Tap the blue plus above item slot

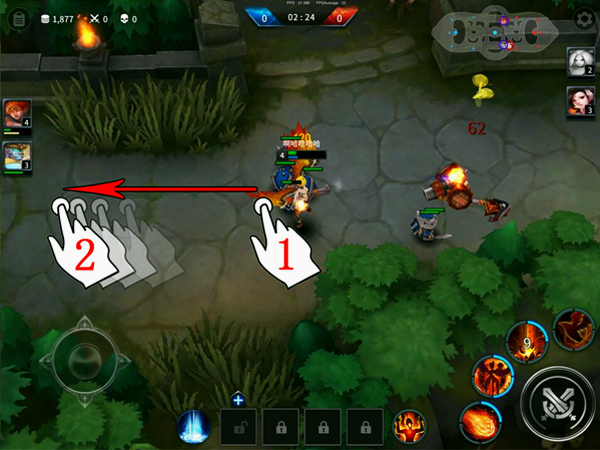tap(238, 400)
